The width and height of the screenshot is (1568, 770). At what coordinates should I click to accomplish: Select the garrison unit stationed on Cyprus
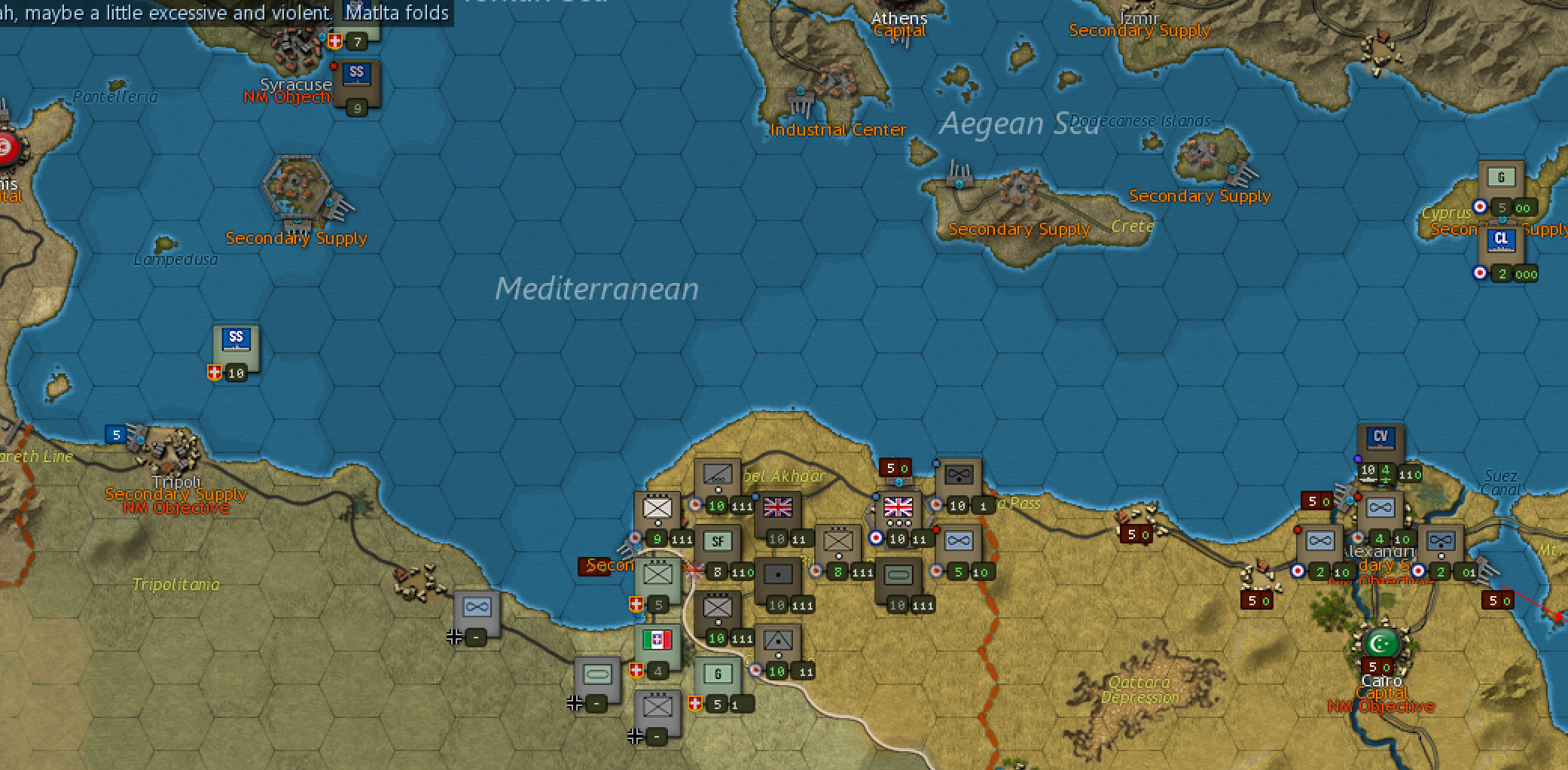pos(1503,177)
